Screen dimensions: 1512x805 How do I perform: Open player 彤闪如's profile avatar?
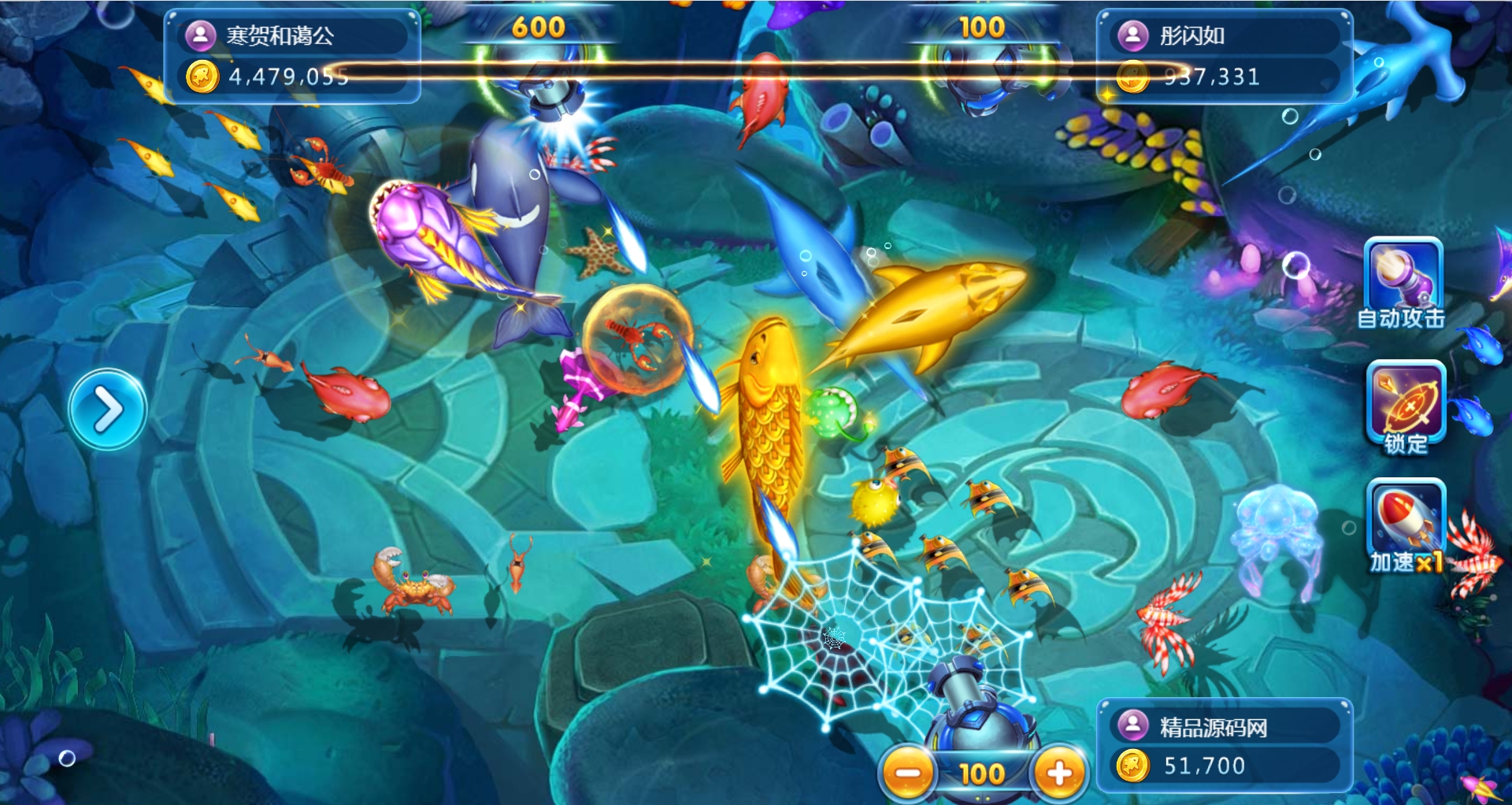(1132, 35)
